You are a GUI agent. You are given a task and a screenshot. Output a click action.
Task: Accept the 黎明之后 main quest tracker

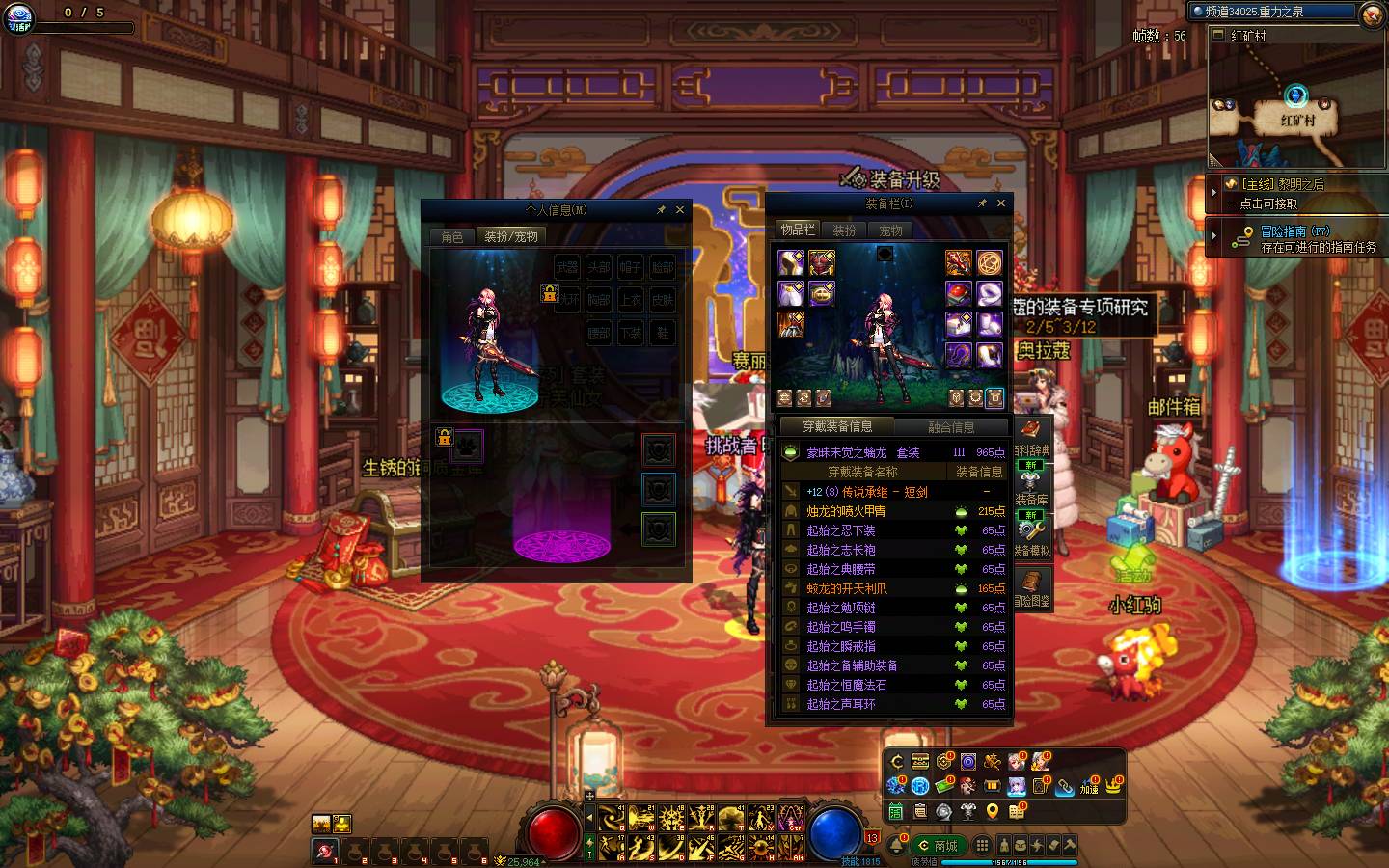pyautogui.click(x=1283, y=184)
